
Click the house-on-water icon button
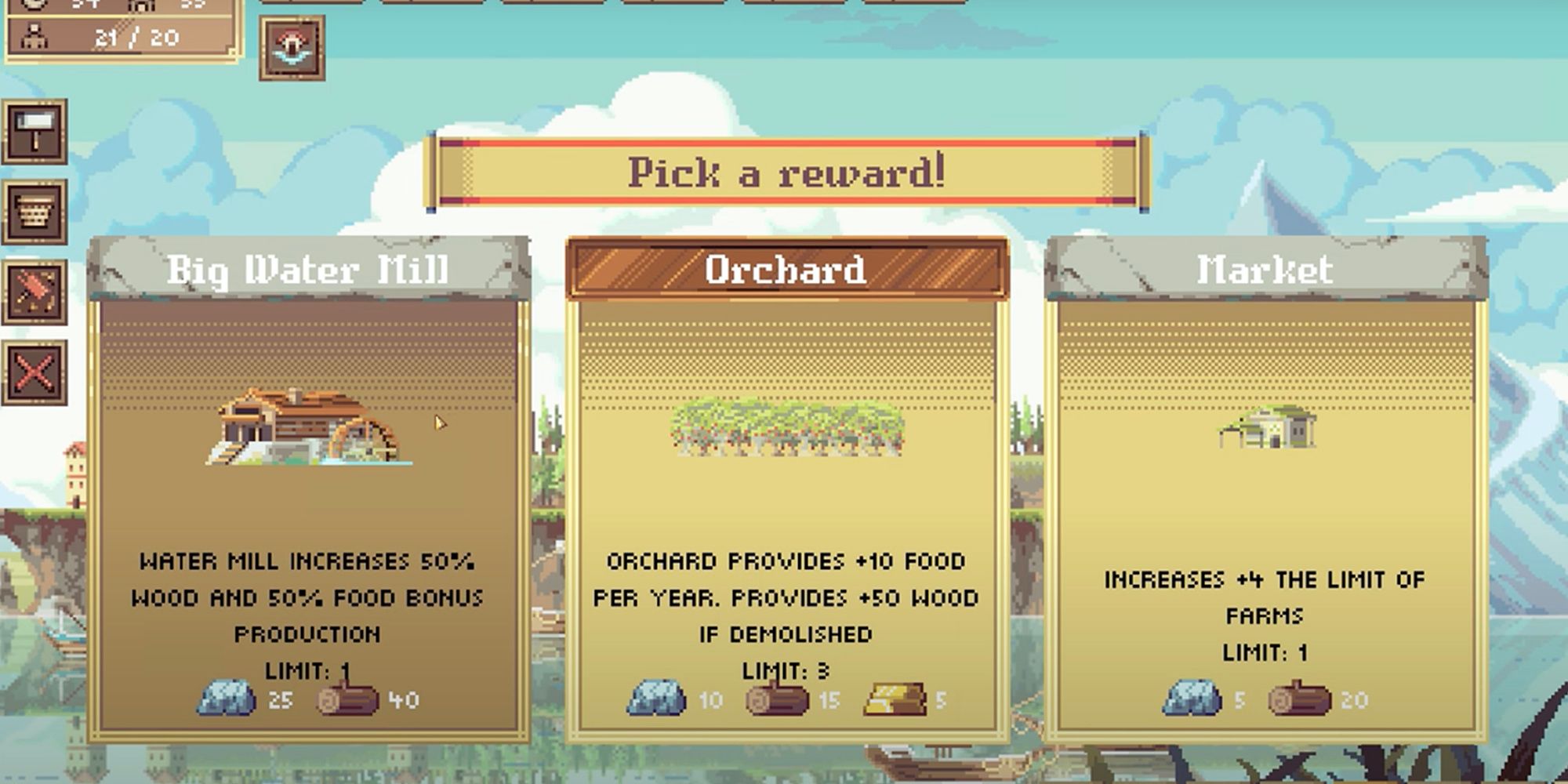(x=292, y=48)
